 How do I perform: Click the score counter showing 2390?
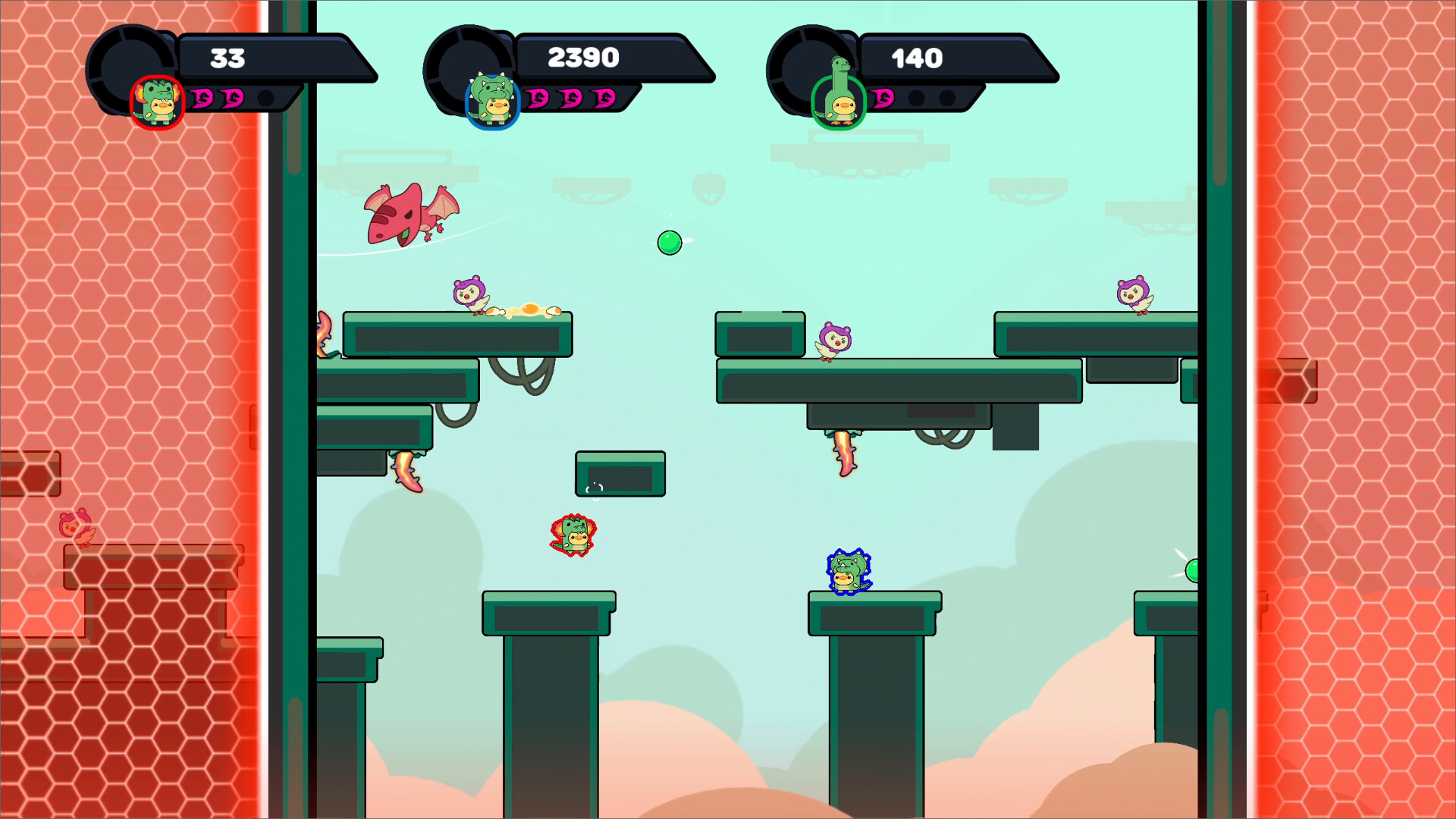coord(584,56)
